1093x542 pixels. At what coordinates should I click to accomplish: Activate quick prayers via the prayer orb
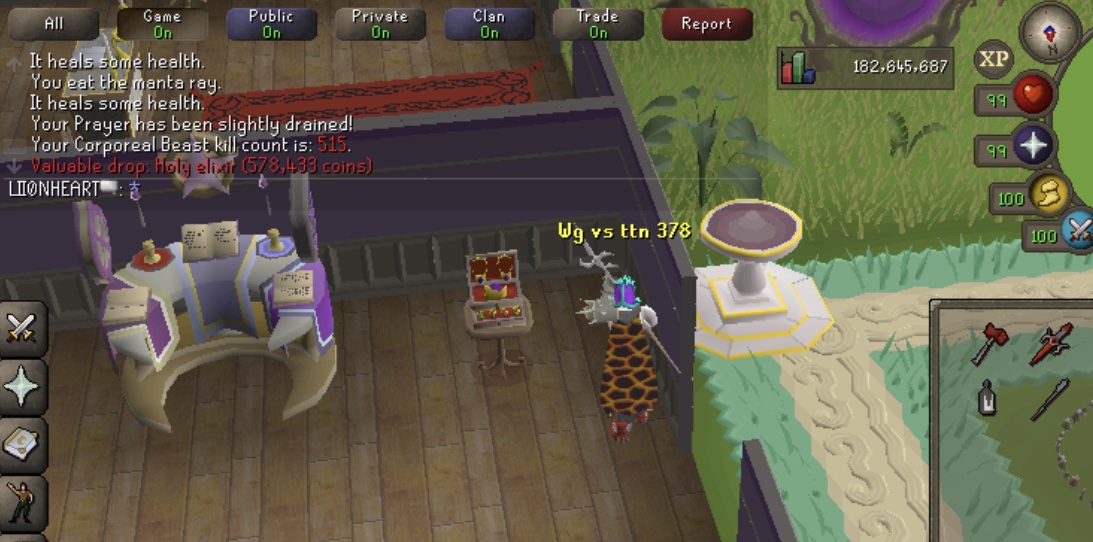pos(1030,148)
